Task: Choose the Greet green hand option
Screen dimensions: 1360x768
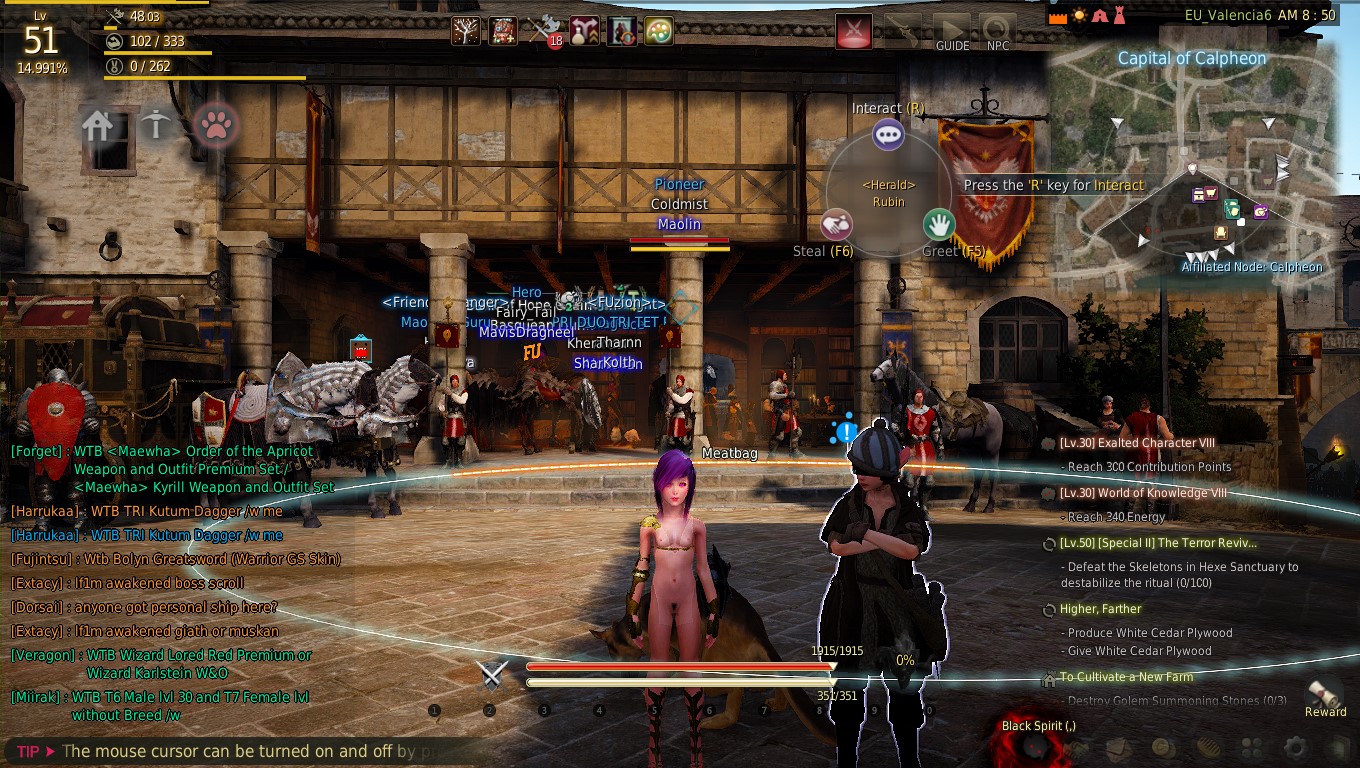Action: (x=938, y=224)
